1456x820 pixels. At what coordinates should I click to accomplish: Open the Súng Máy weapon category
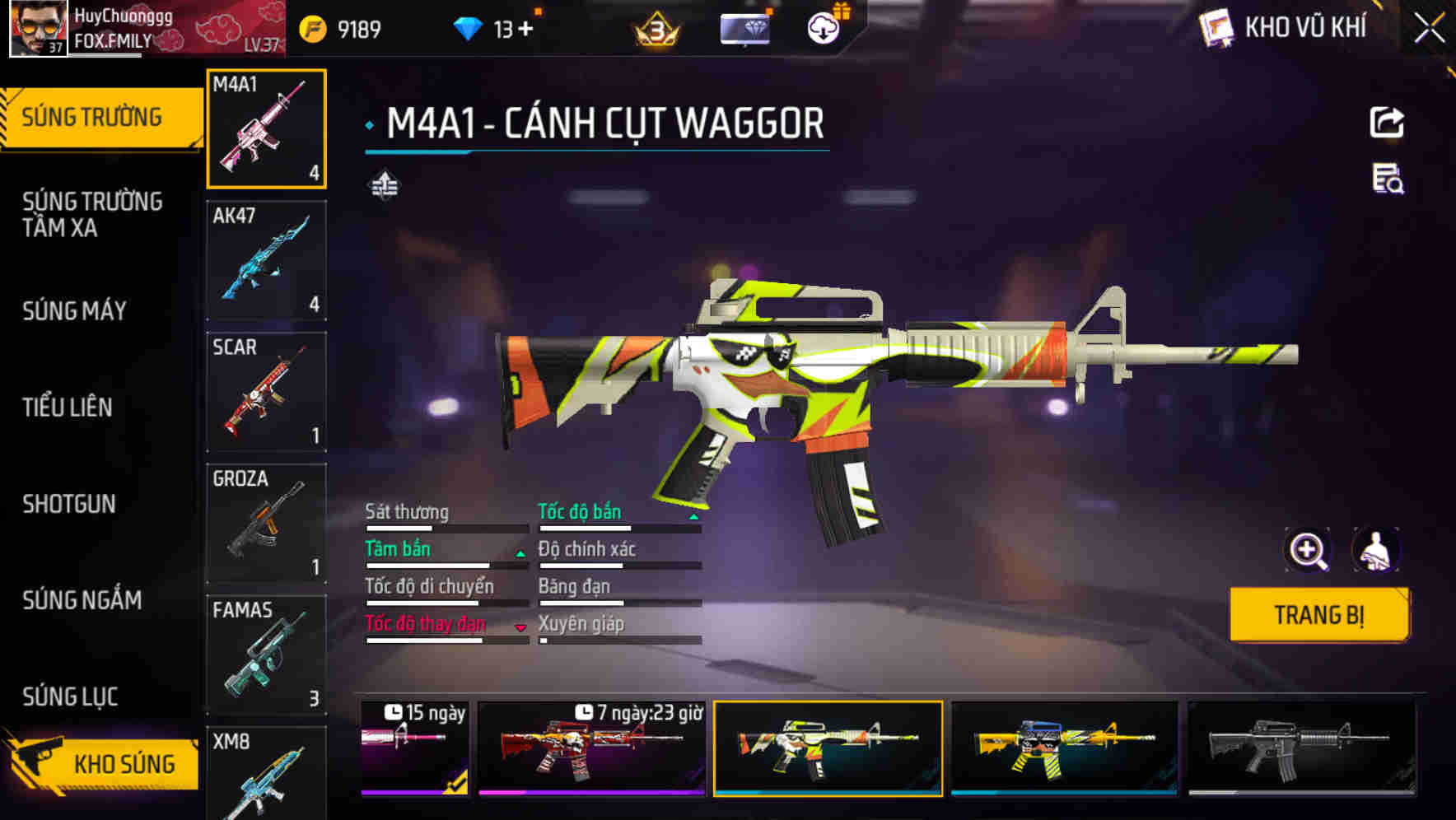pos(74,310)
